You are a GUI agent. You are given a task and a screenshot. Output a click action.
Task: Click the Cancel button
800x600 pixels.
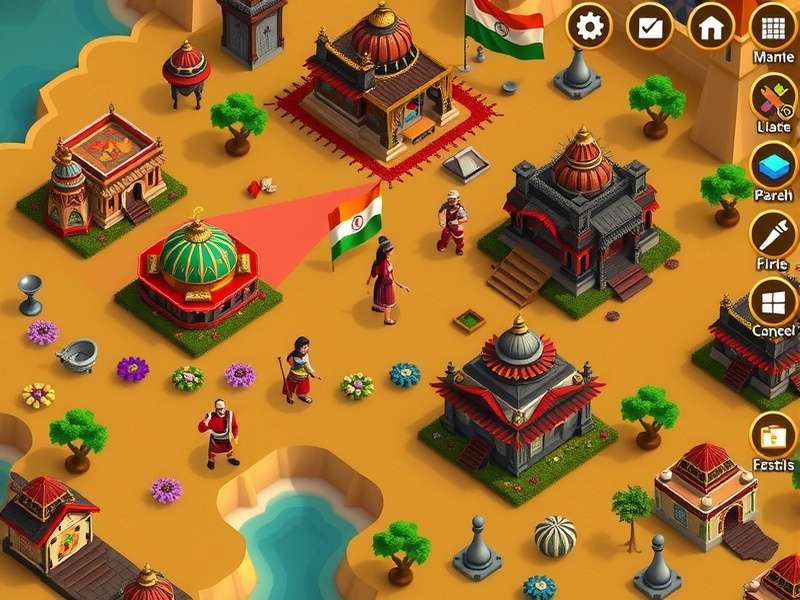[x=773, y=301]
